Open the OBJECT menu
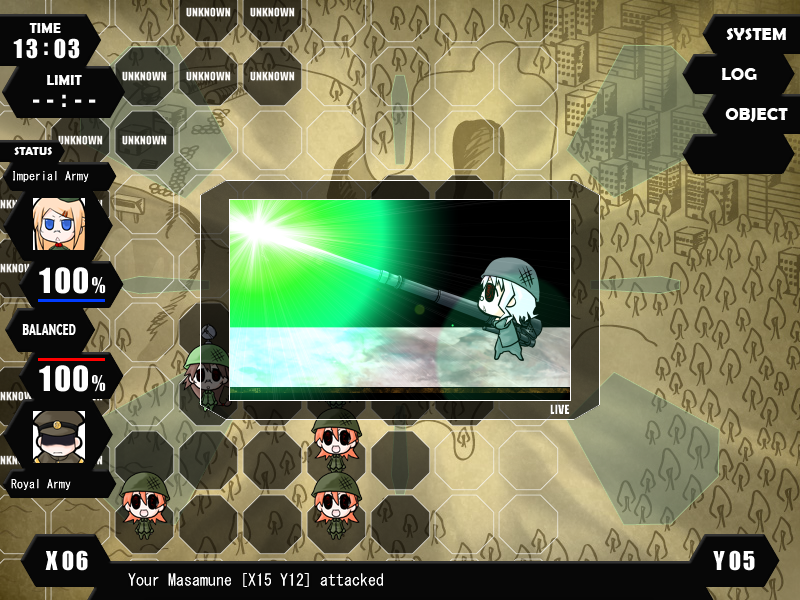 755,114
